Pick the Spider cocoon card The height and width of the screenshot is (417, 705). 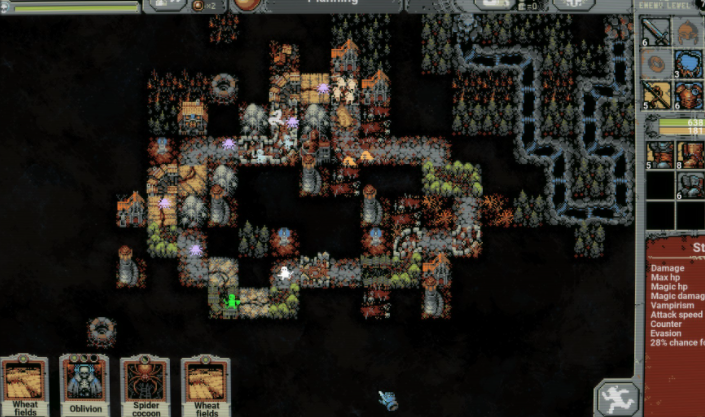[145, 385]
